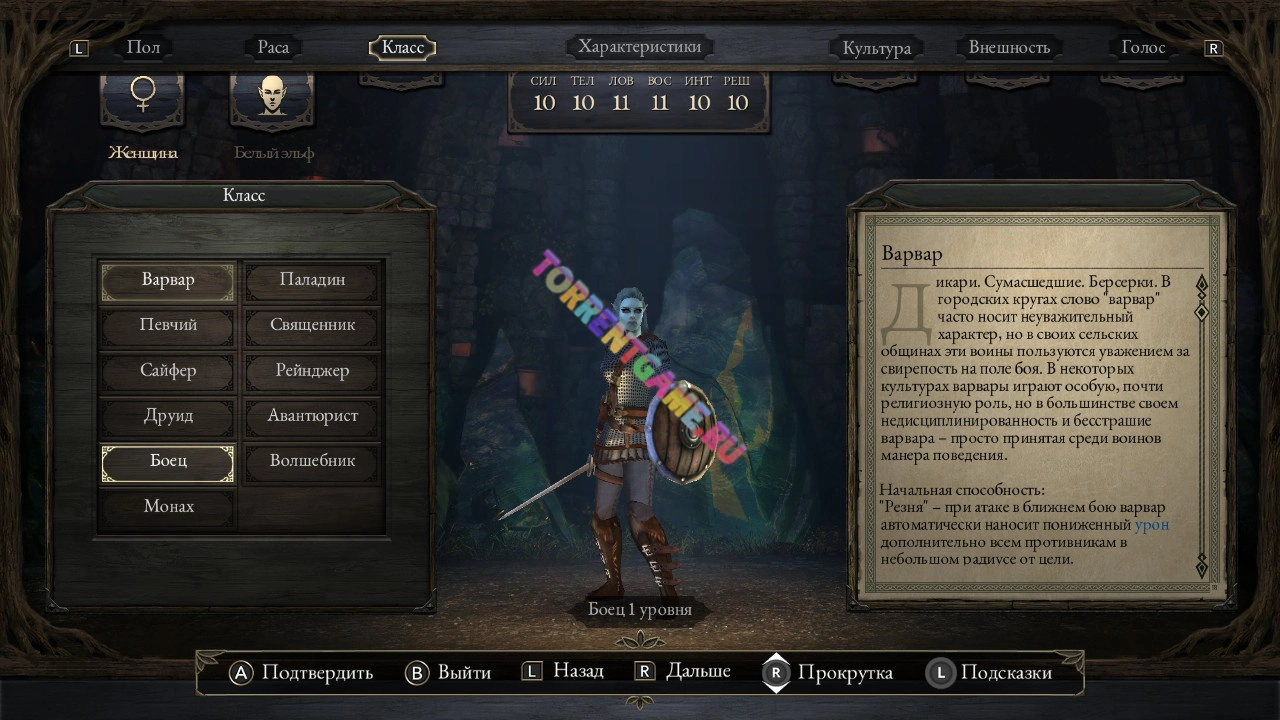Open the Голос tab
The height and width of the screenshot is (720, 1280).
(1143, 48)
